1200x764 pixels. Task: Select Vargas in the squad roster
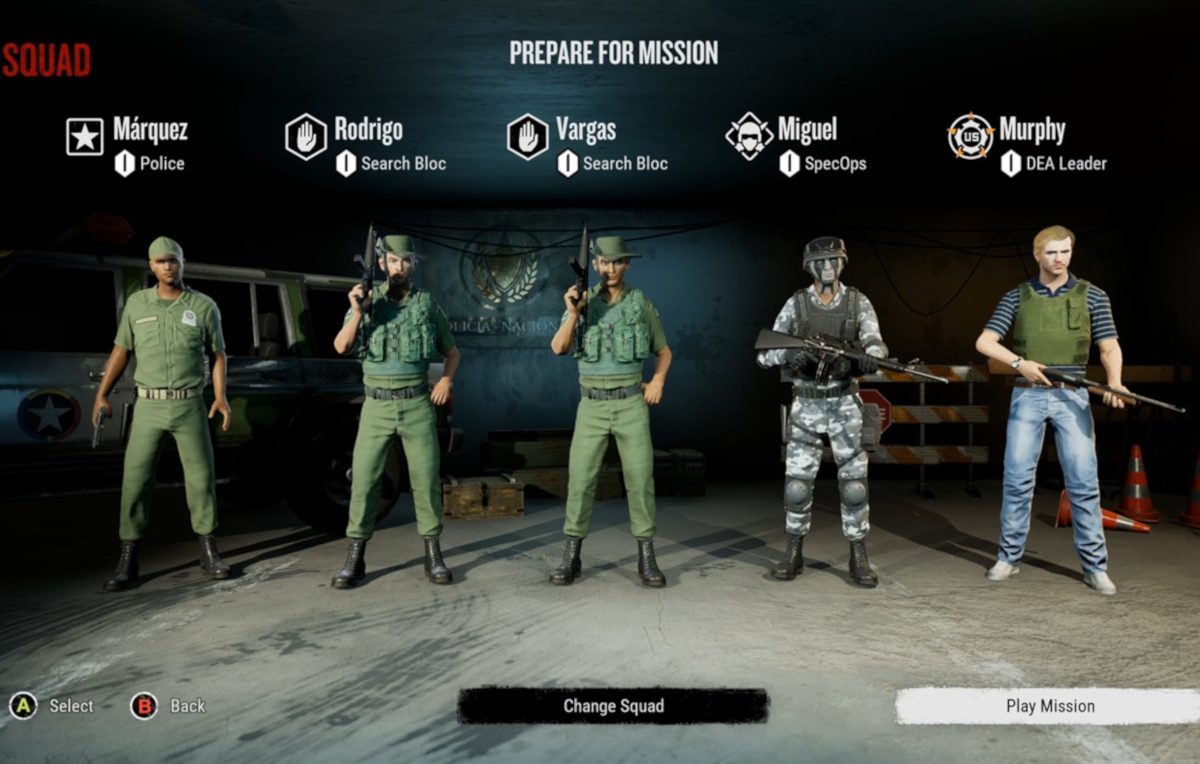pos(586,131)
